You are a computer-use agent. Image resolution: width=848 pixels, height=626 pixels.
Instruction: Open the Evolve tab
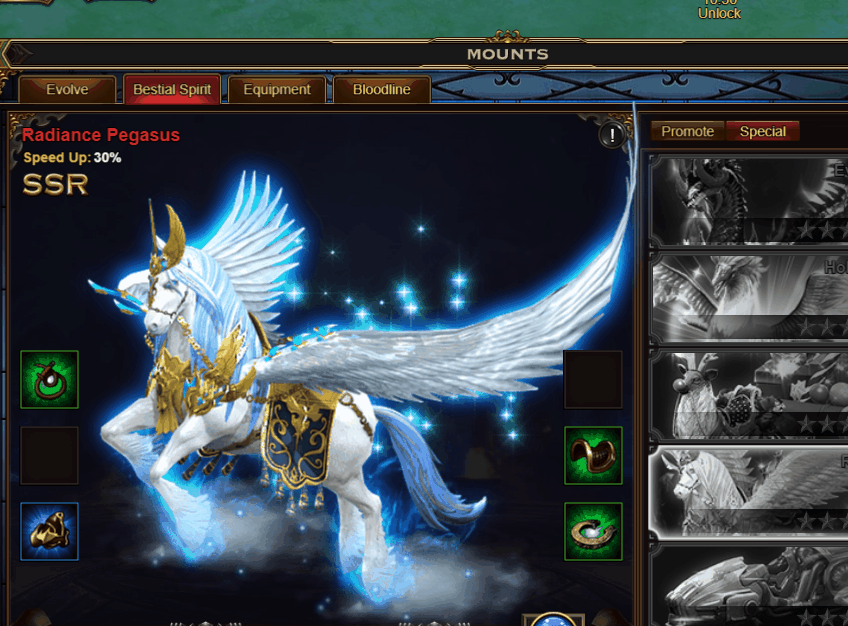click(x=67, y=90)
